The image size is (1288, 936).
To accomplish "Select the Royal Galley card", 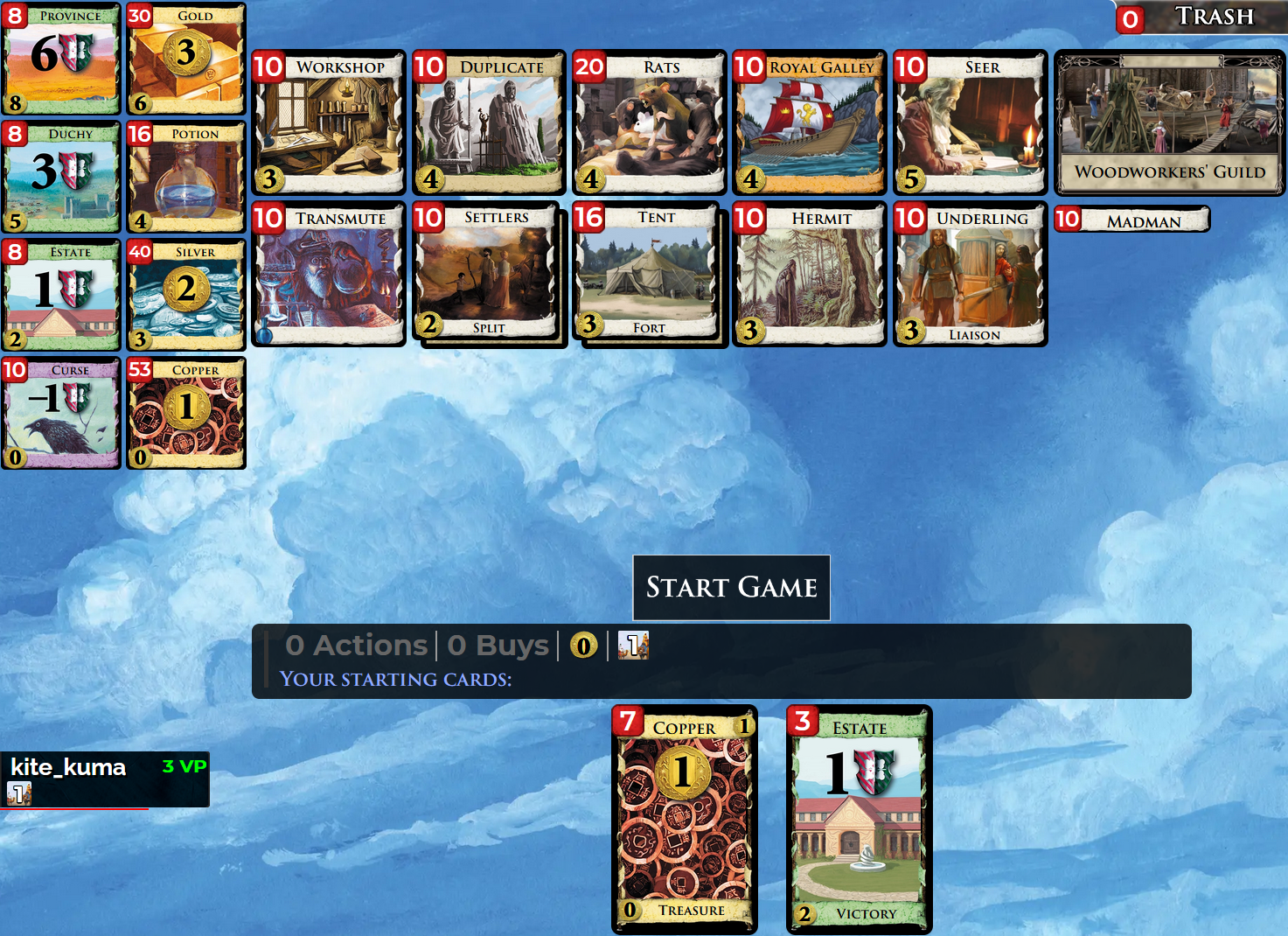I will coord(809,122).
